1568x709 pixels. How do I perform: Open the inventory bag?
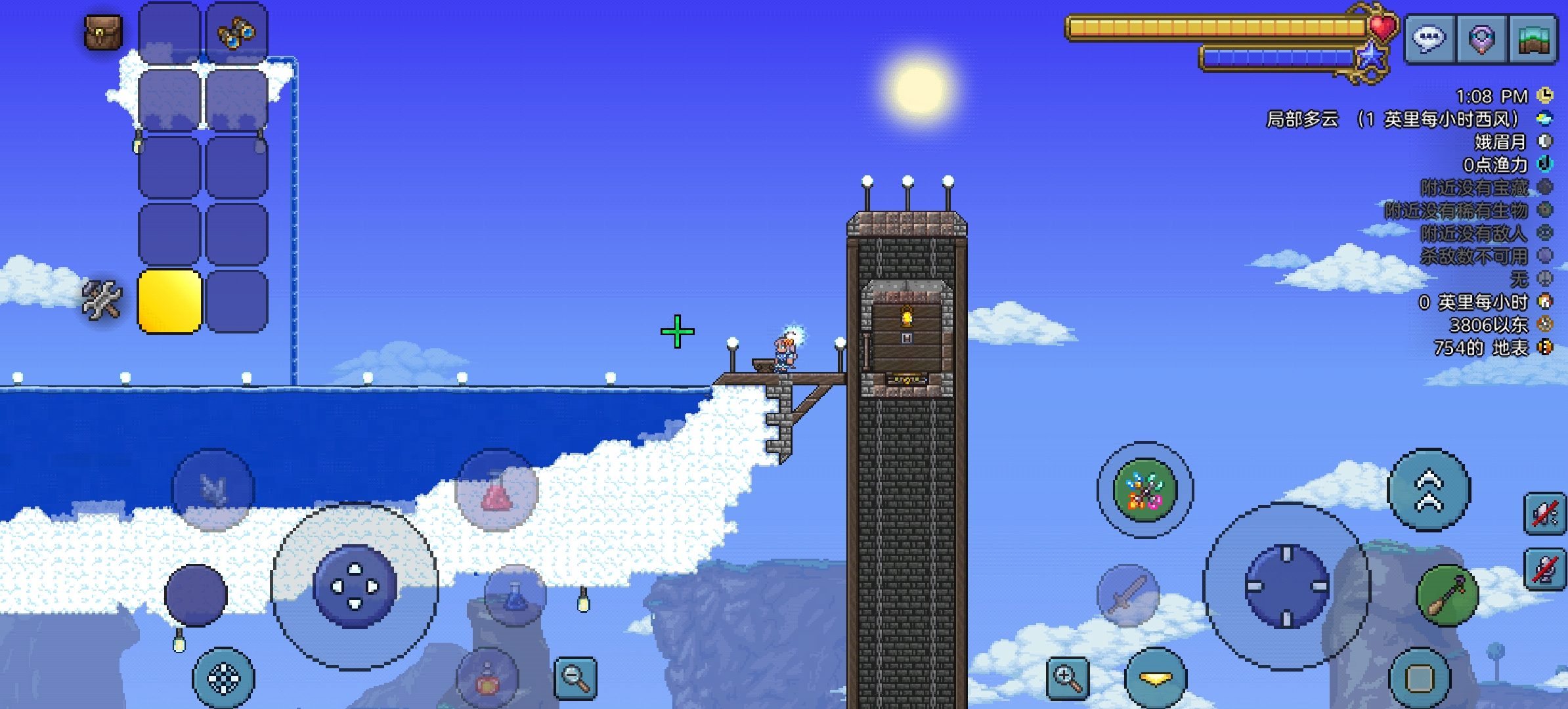coord(103,32)
